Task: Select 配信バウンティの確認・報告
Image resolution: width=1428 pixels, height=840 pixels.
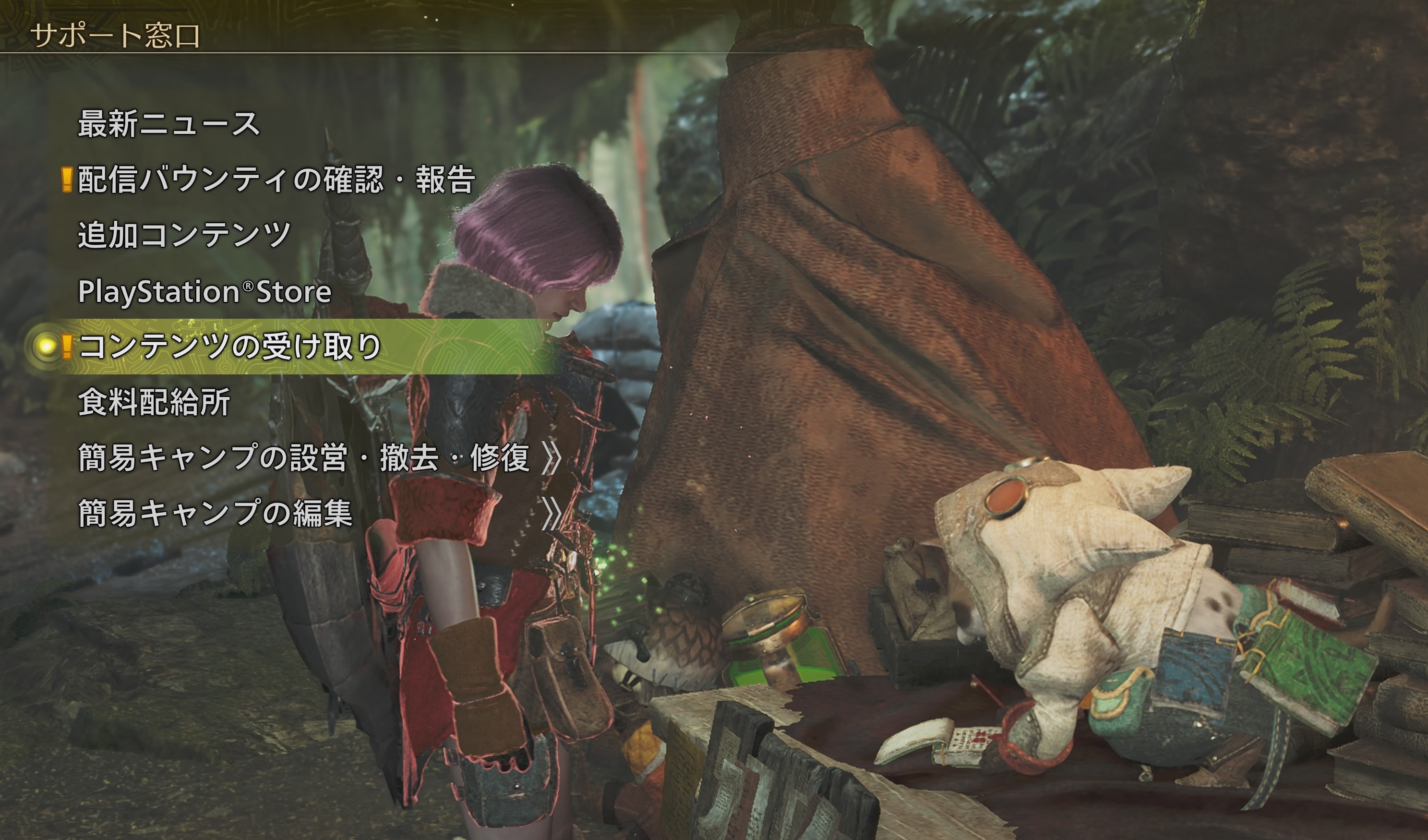Action: click(x=276, y=180)
